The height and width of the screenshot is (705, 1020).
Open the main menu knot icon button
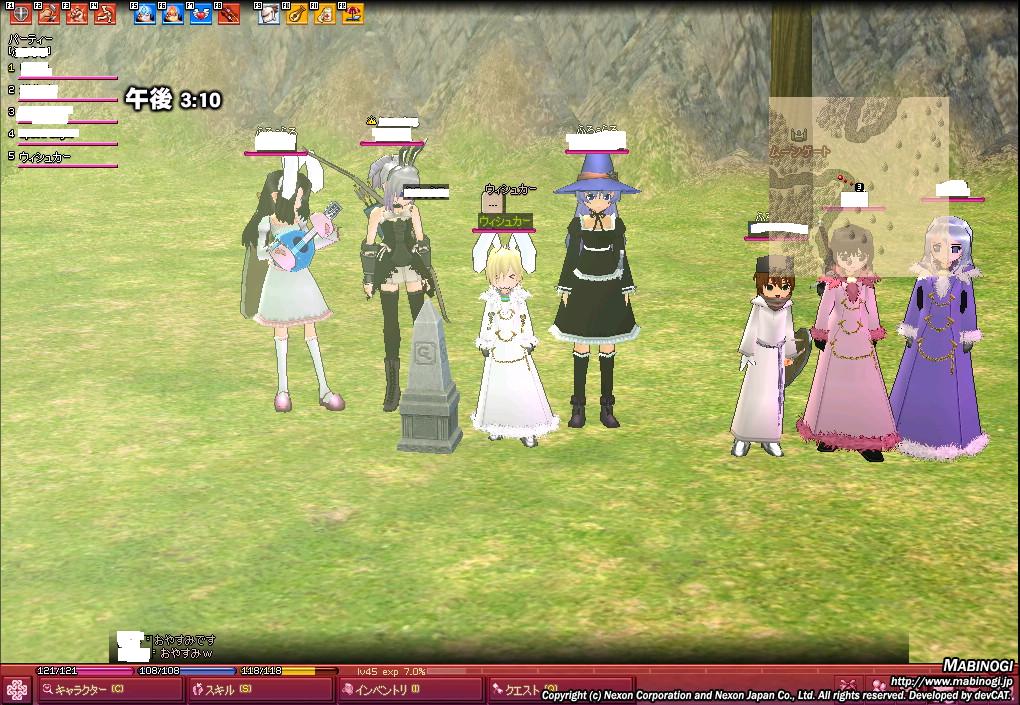(x=16, y=689)
